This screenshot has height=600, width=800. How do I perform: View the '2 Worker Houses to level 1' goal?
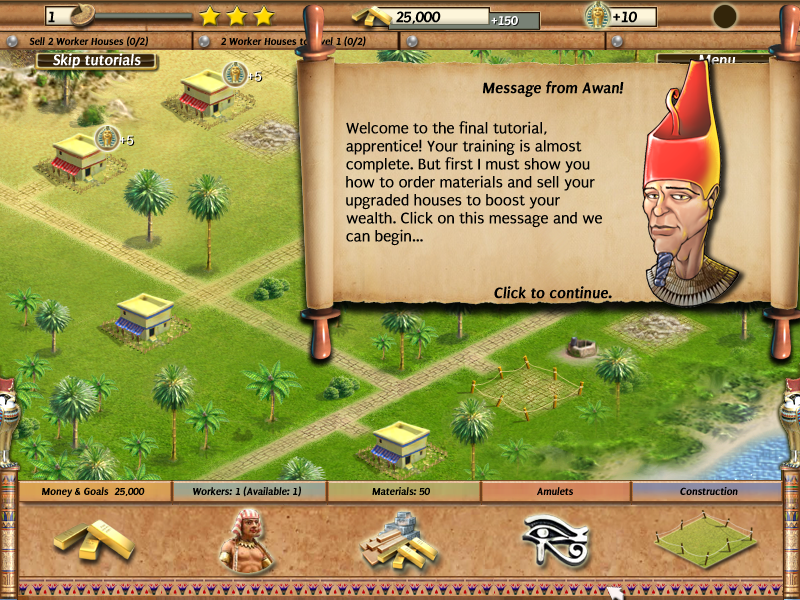coord(295,41)
